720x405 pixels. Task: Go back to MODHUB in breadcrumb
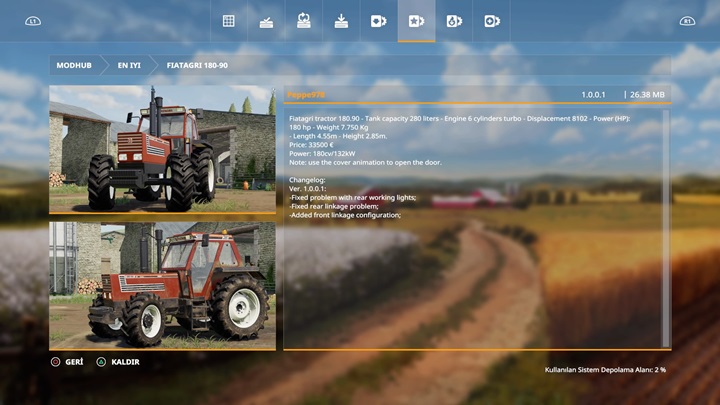click(x=74, y=65)
